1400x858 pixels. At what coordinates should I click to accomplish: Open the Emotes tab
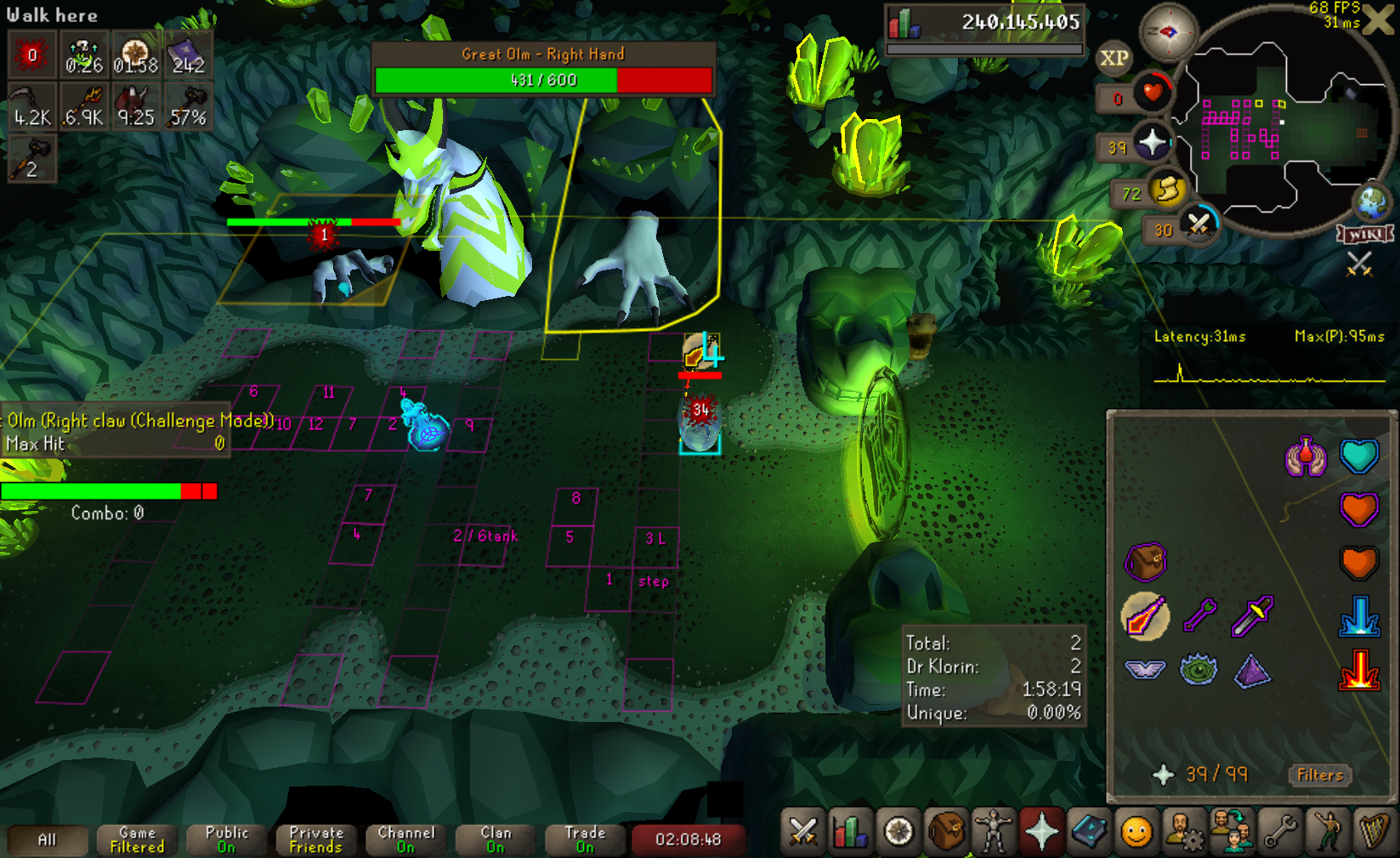coord(1327,831)
